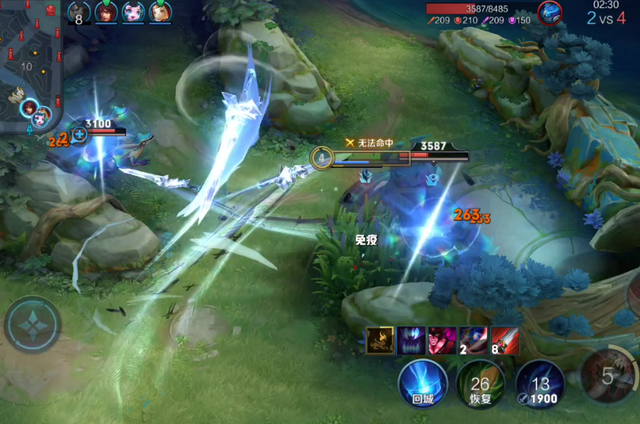Touch the movement joystick pad

33,327
